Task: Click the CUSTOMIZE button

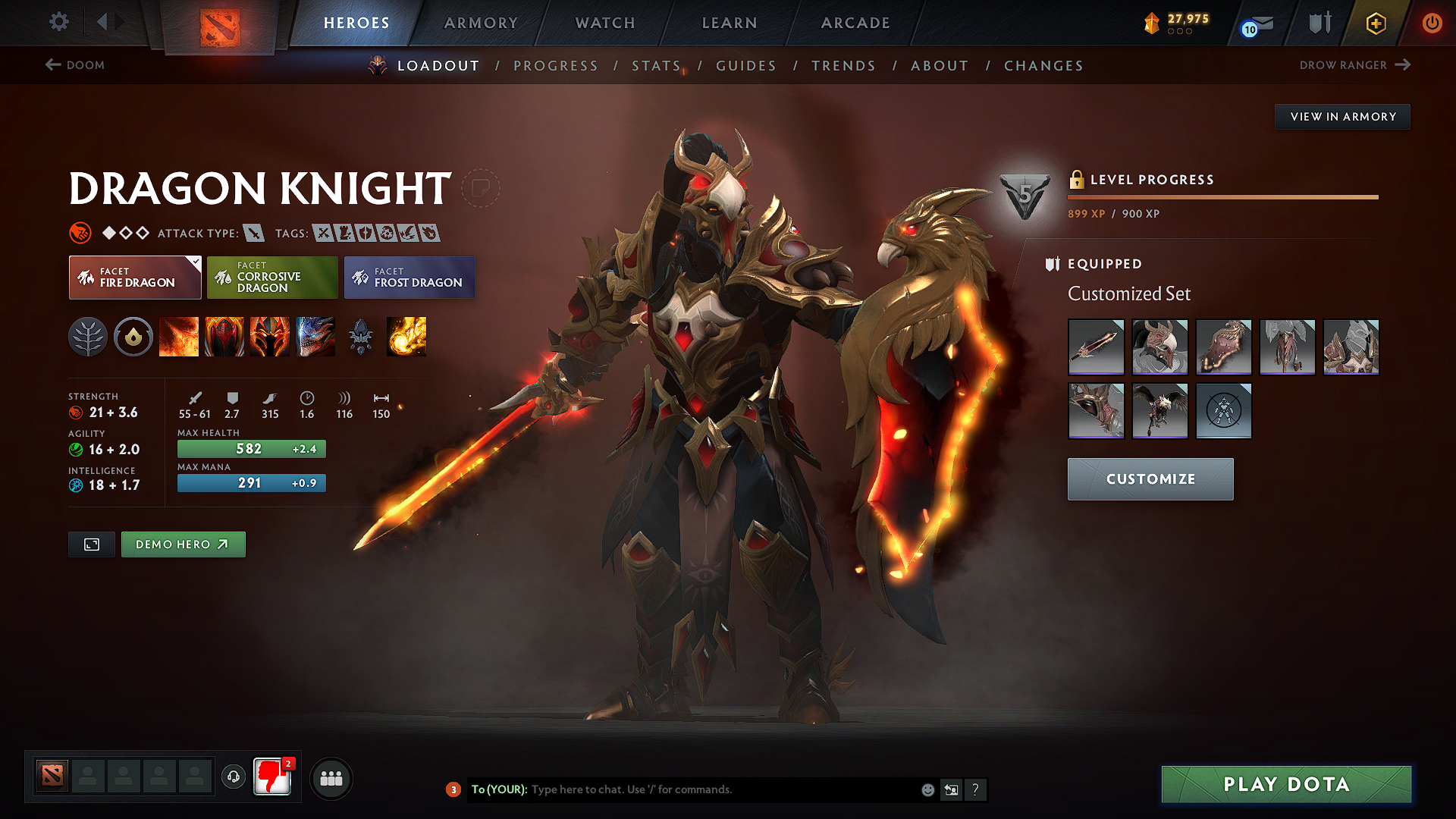Action: [x=1150, y=479]
